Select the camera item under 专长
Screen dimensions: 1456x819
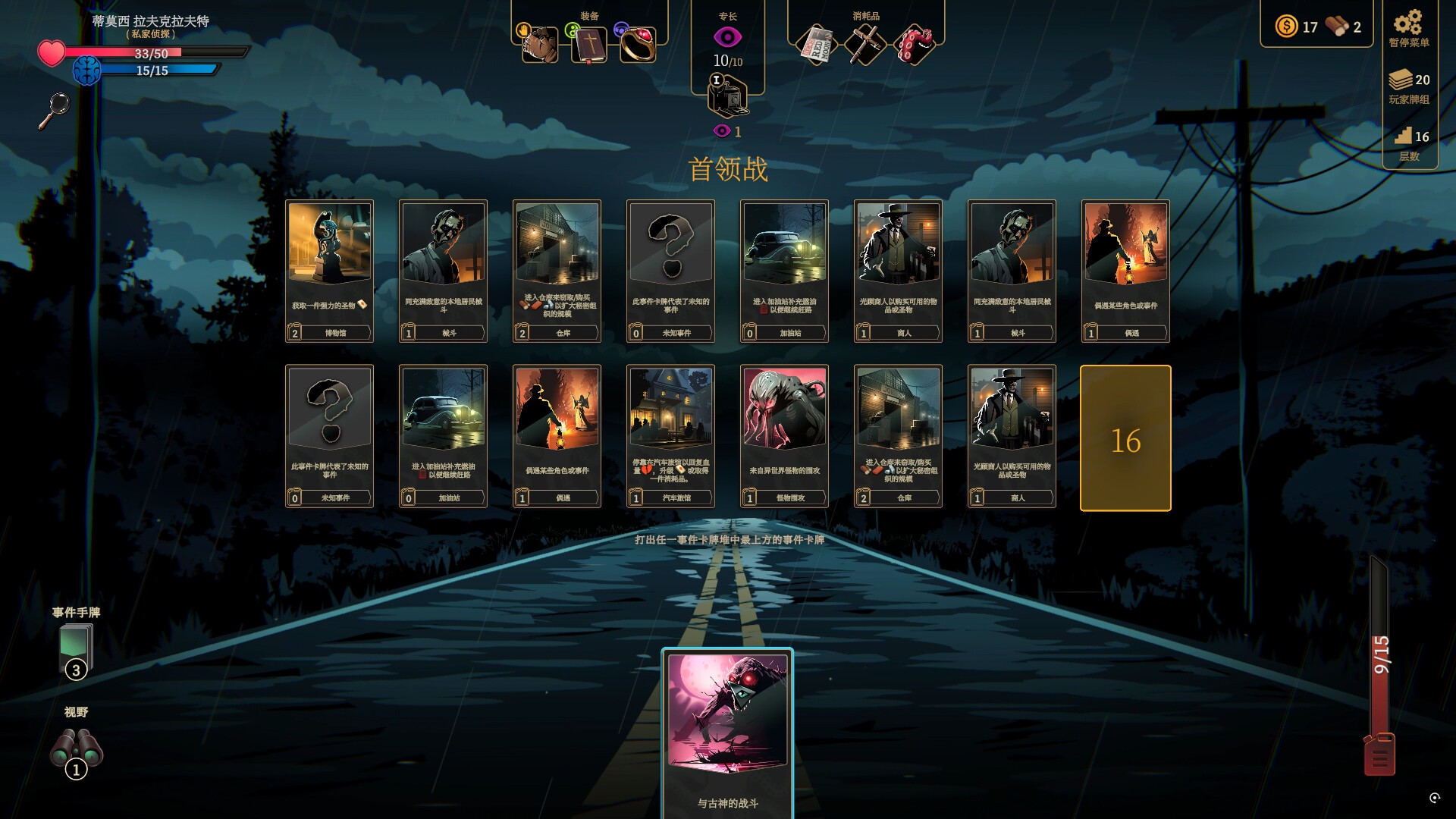coord(726,97)
